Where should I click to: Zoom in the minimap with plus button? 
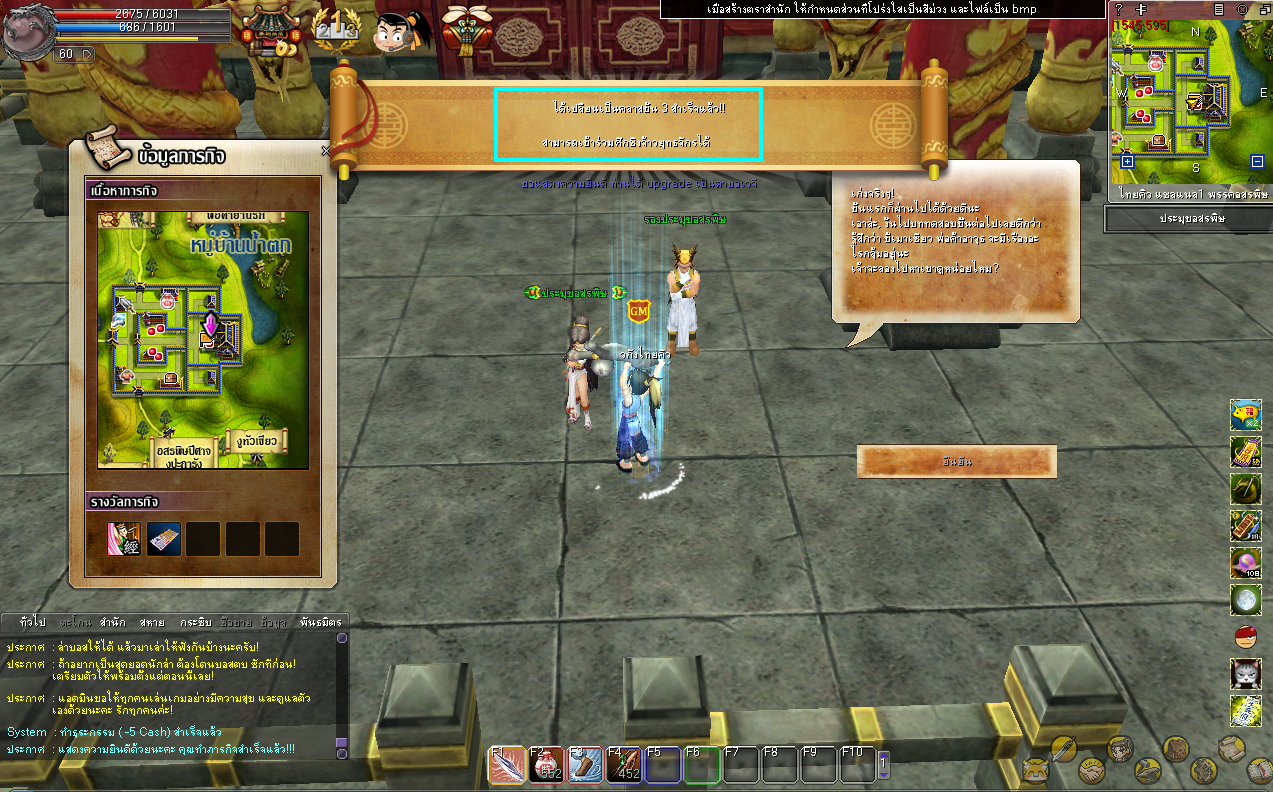1127,161
